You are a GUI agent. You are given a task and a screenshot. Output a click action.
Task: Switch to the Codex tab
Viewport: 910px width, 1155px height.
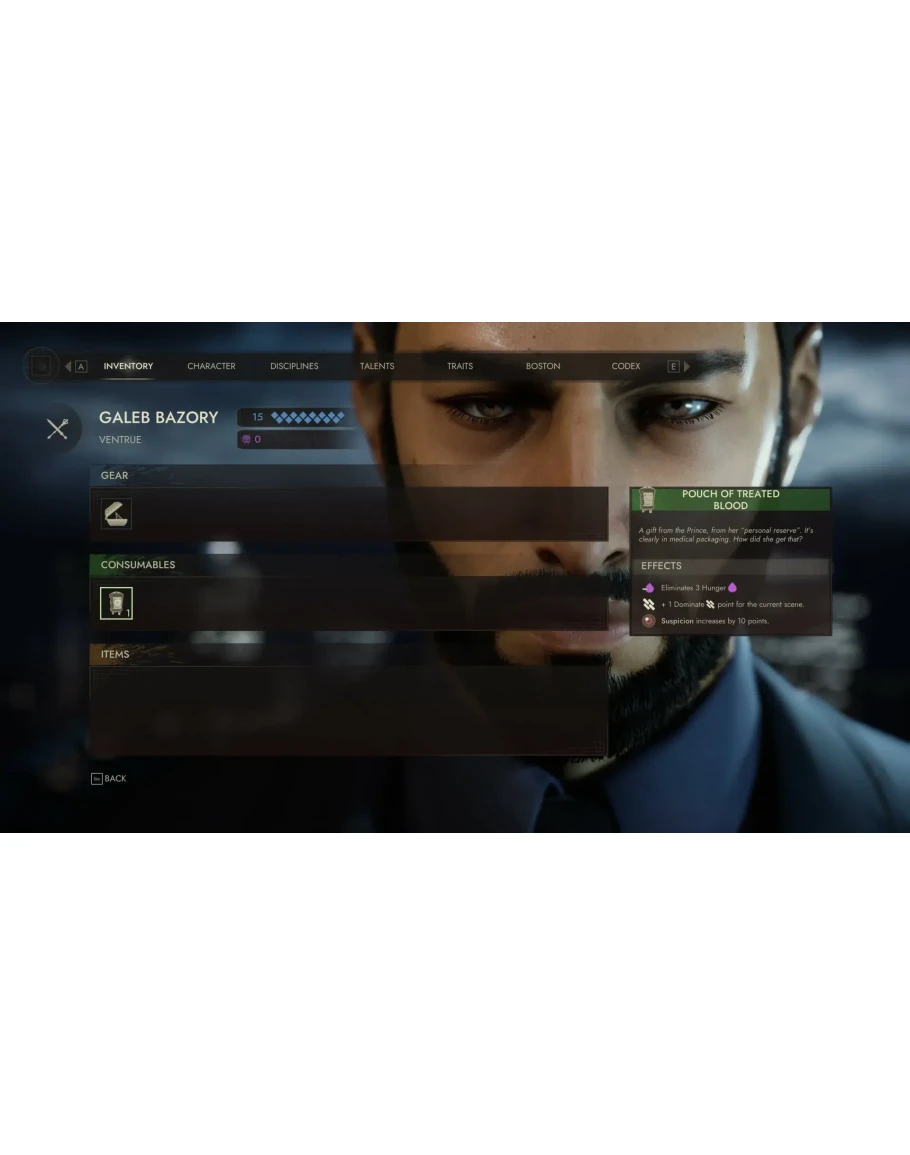point(626,366)
